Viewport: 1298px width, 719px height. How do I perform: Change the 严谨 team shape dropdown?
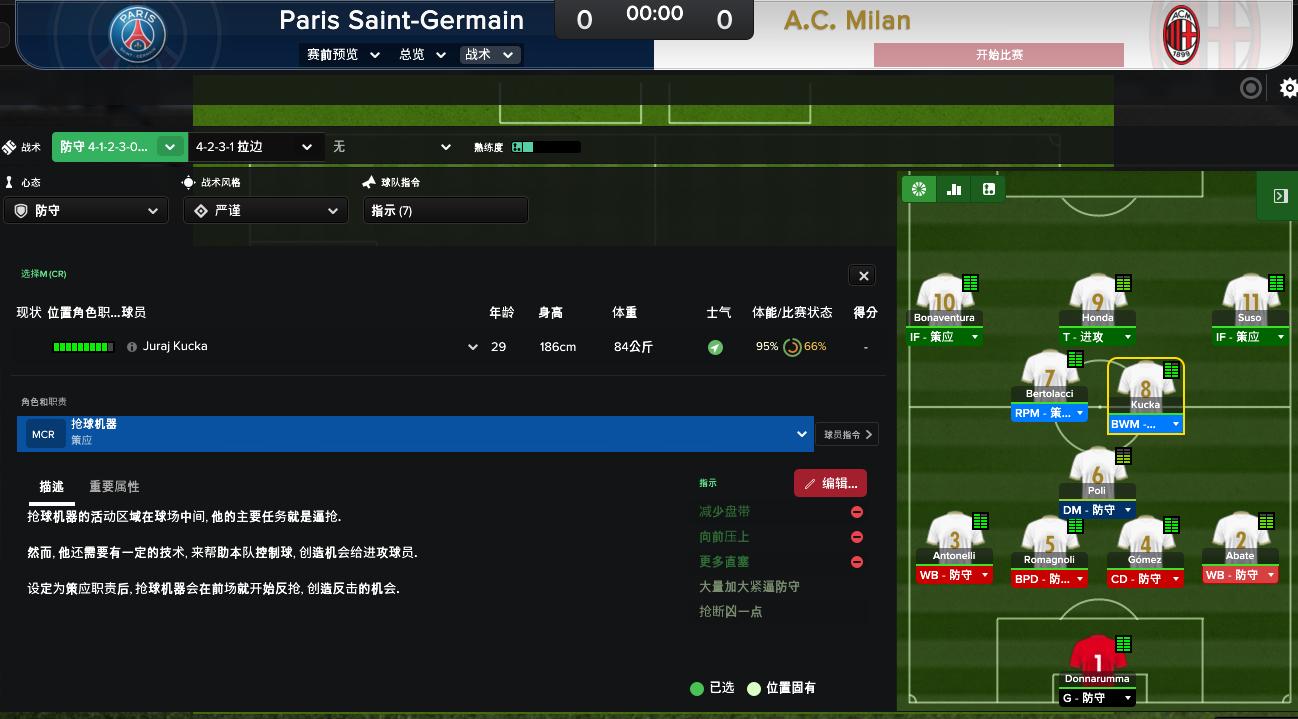tap(265, 211)
